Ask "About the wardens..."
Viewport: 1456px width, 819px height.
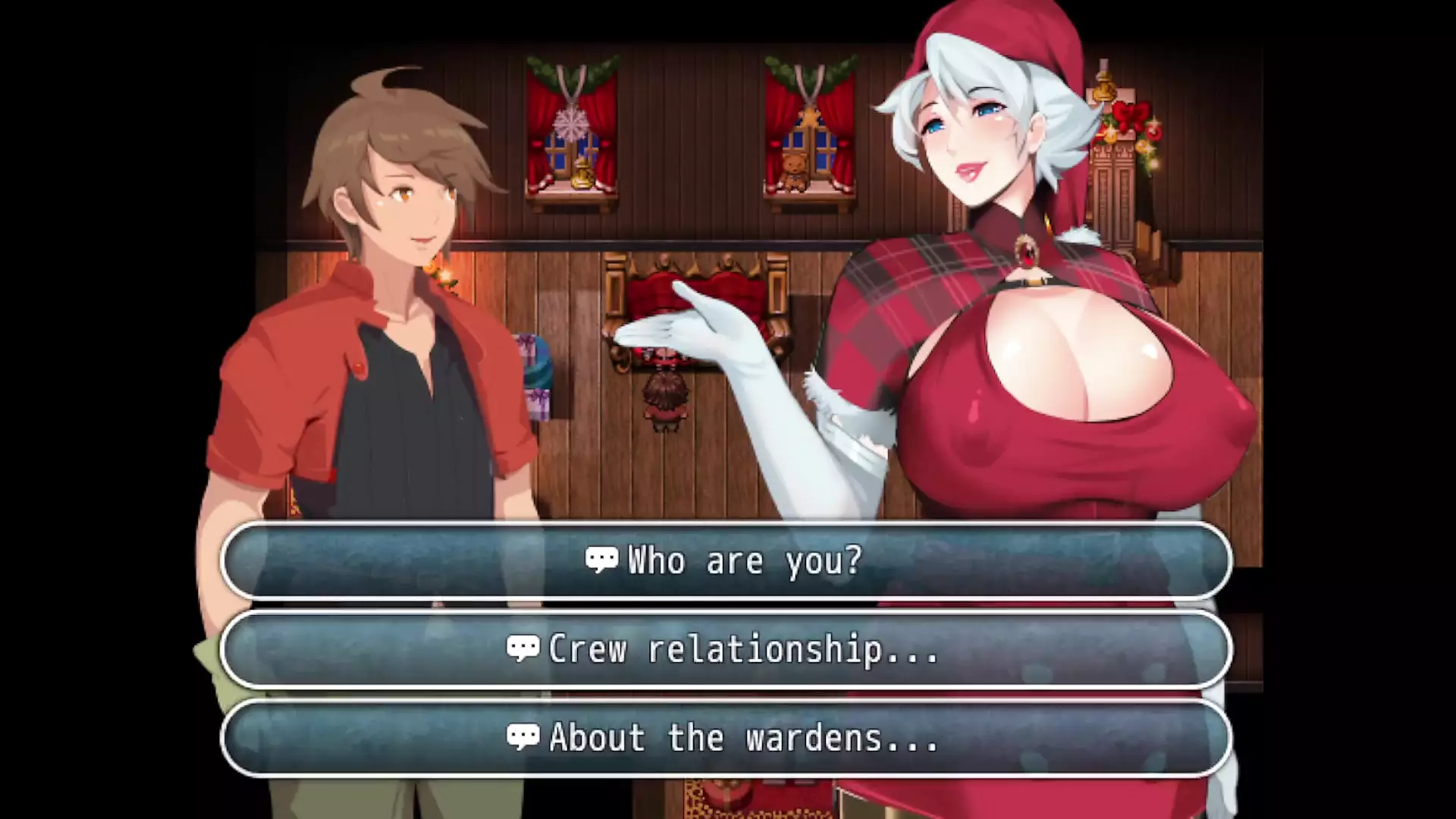726,738
